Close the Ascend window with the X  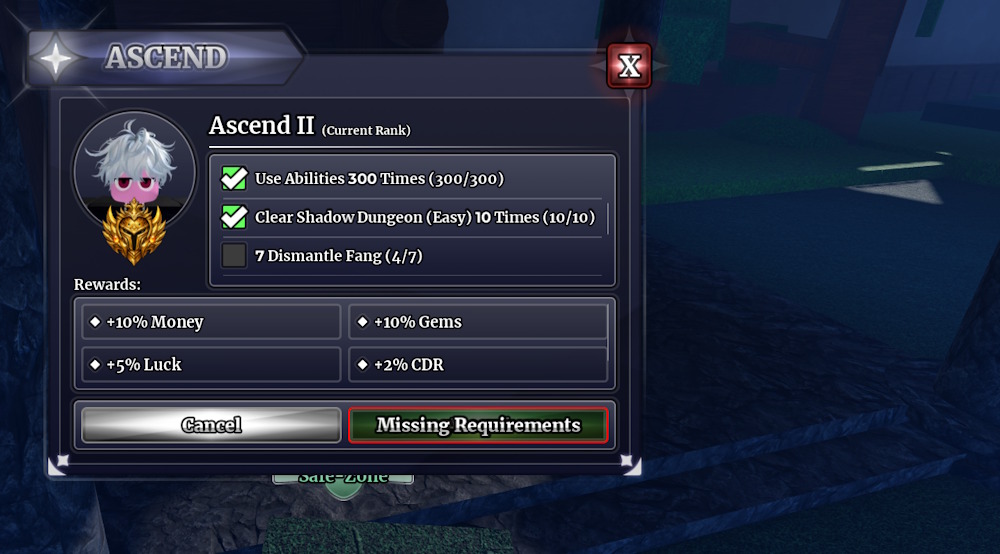[629, 66]
